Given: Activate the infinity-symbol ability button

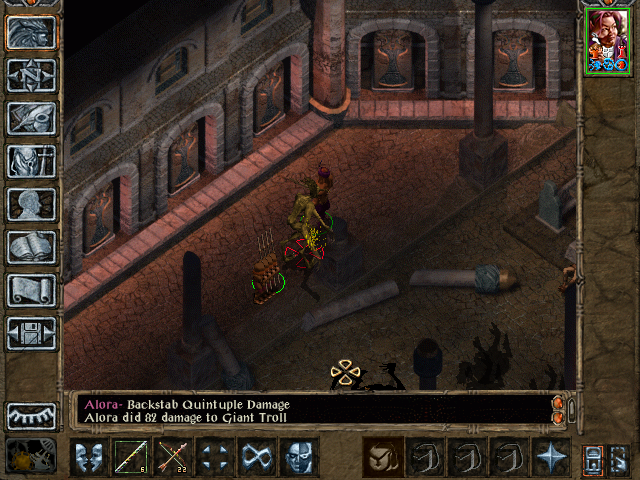Looking at the screenshot, I should click(257, 457).
